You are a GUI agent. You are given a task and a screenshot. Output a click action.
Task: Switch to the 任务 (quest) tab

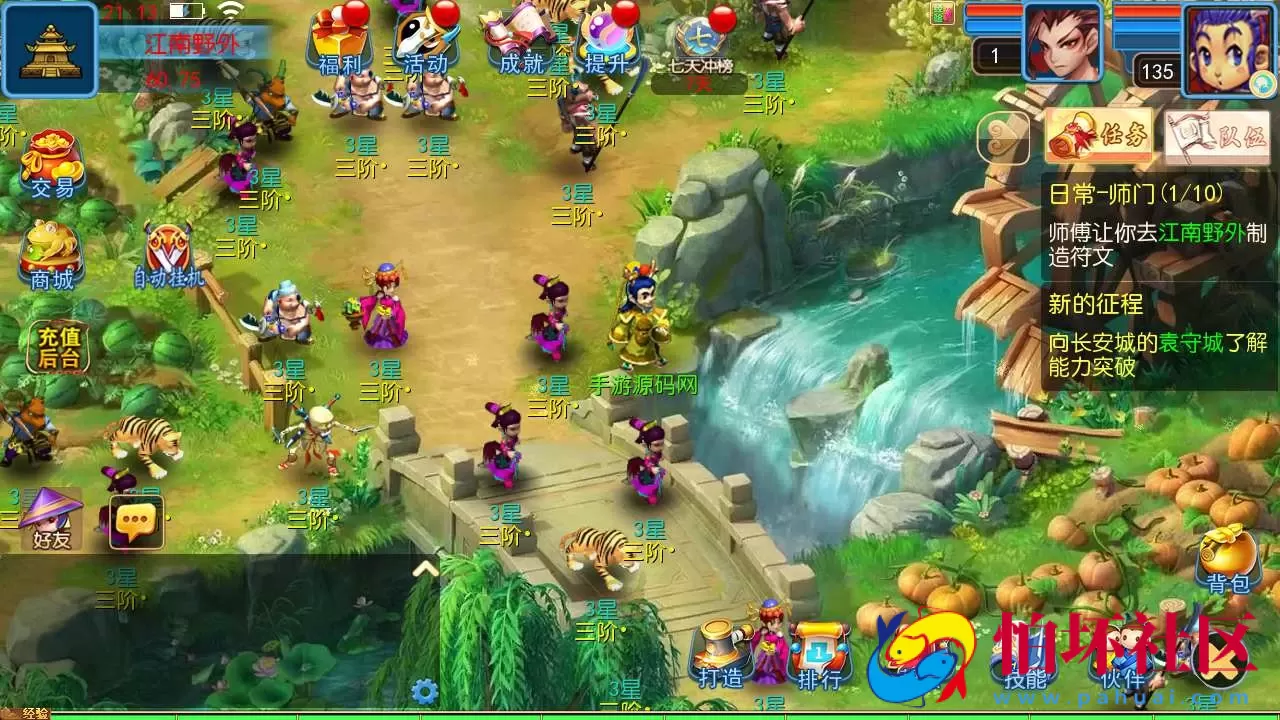(x=1100, y=135)
